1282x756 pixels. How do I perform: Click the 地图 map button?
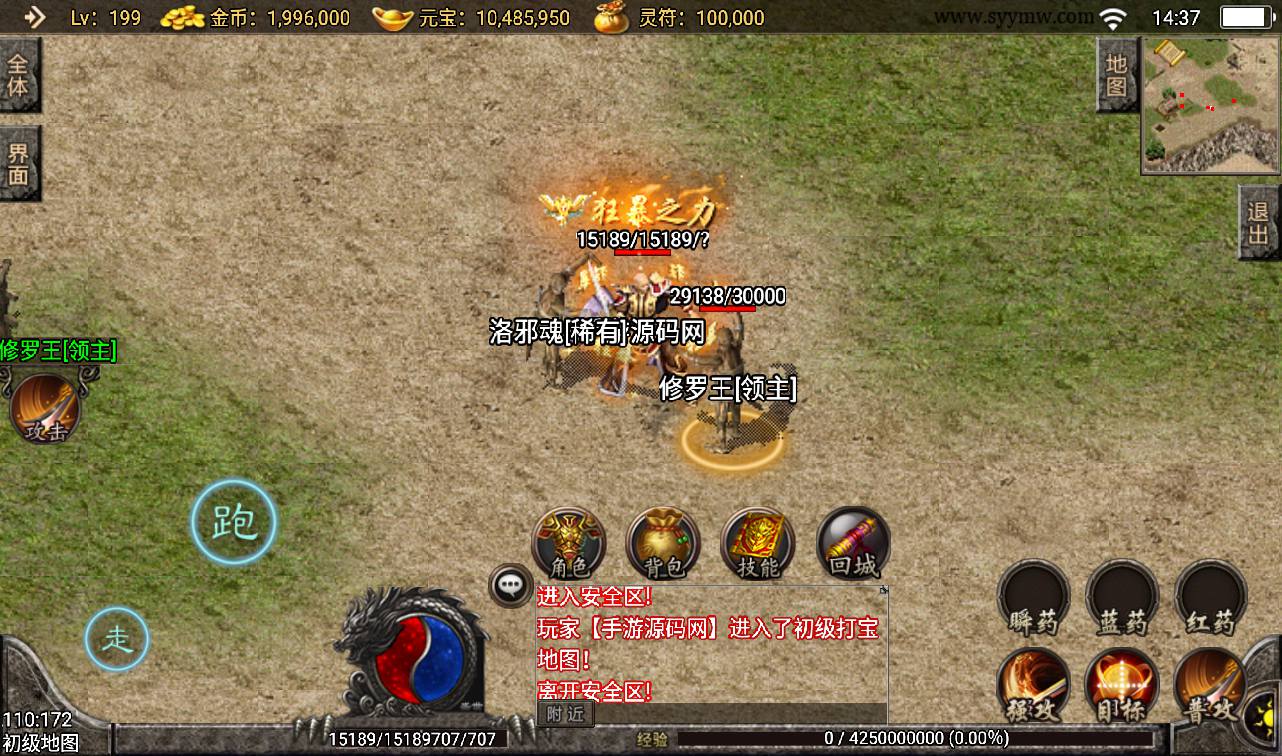1116,75
